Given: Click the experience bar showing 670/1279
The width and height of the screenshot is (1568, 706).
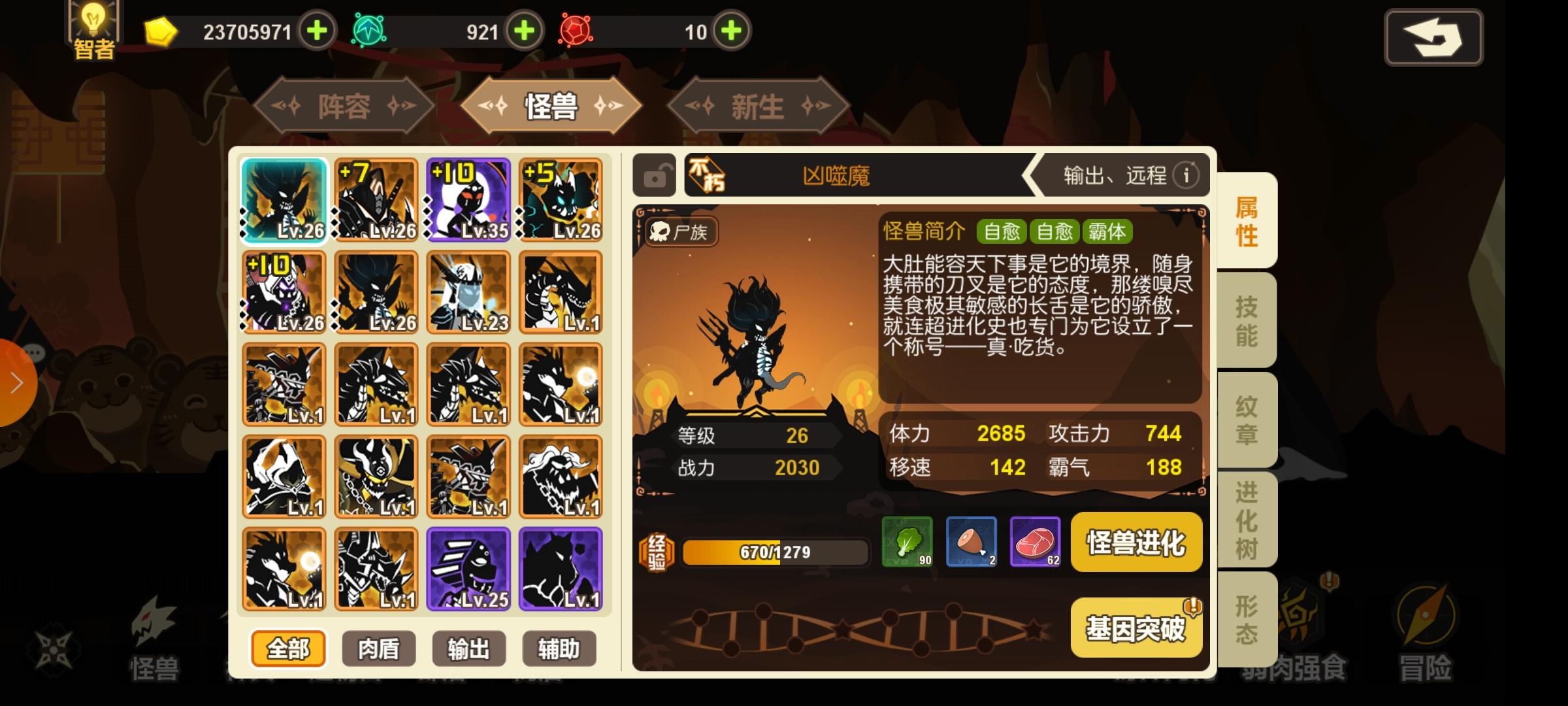Looking at the screenshot, I should point(774,551).
